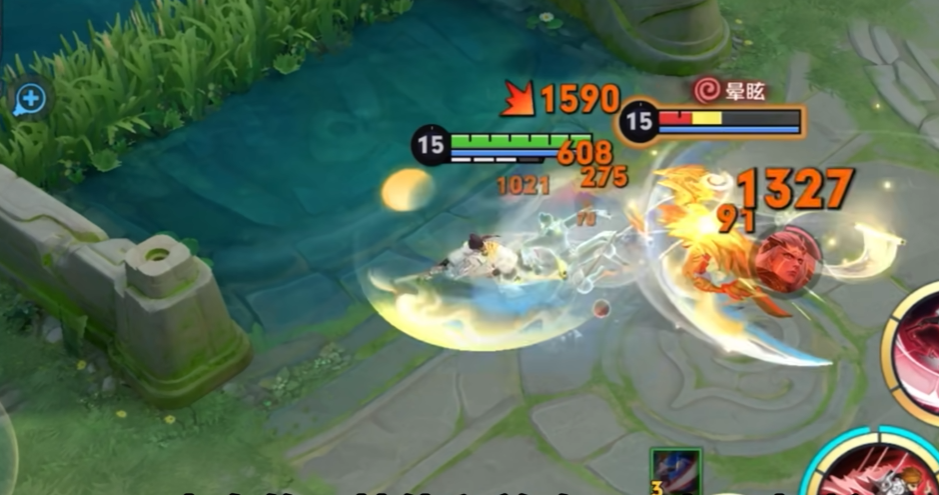Image resolution: width=939 pixels, height=495 pixels.
Task: Tap the blue magnifier zoom-in button
Action: click(x=30, y=99)
